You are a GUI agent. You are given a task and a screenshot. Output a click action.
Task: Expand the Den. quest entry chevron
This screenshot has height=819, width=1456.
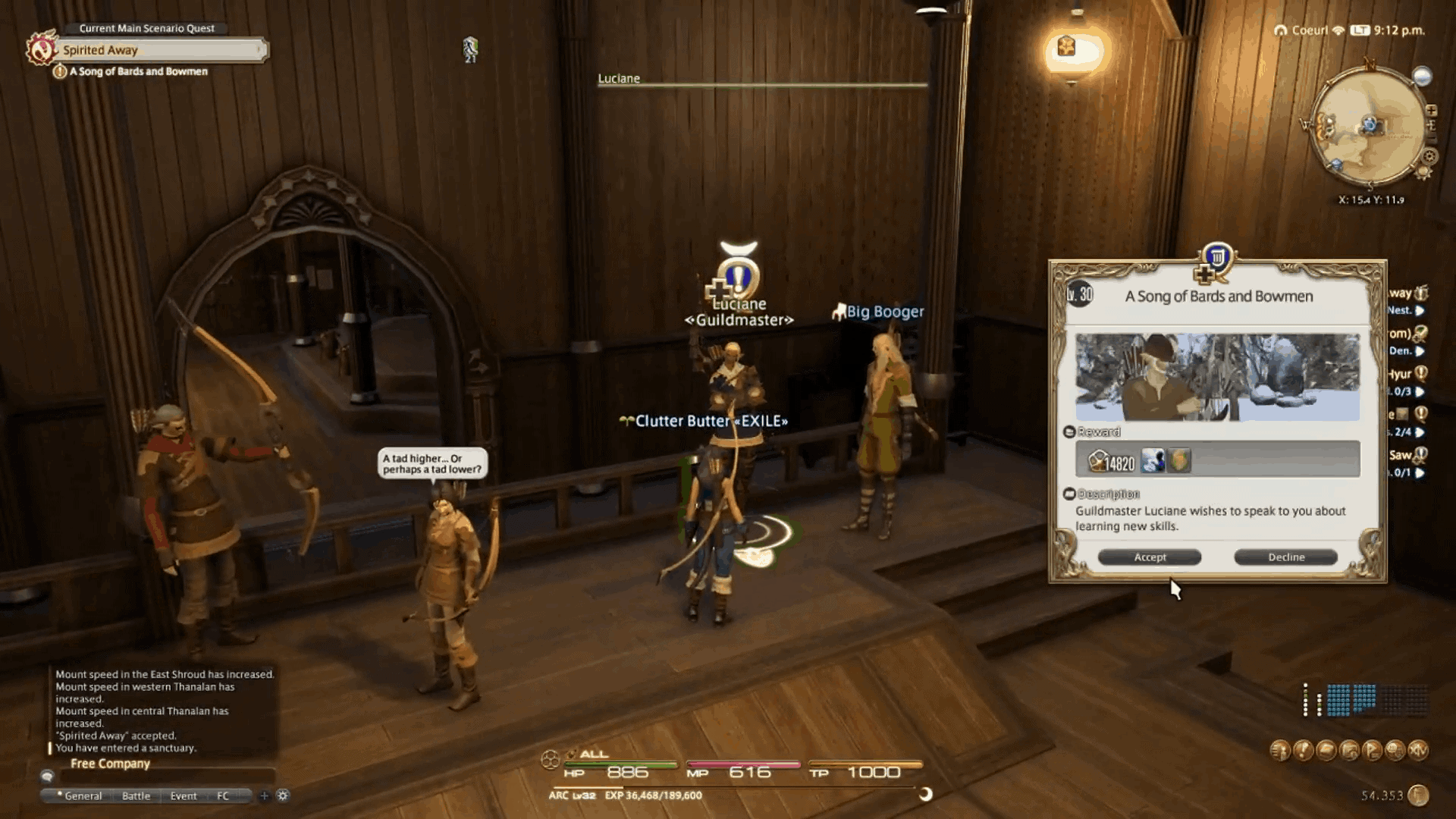(1418, 351)
